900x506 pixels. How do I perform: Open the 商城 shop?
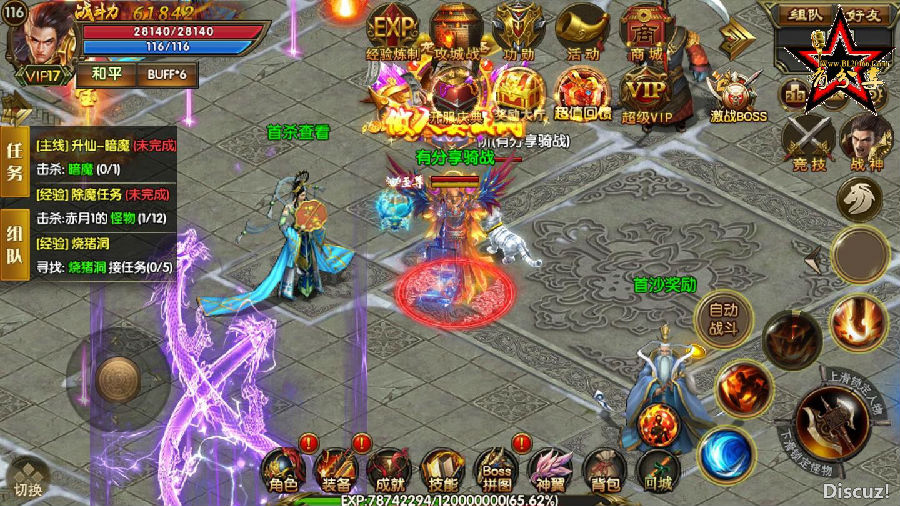click(x=645, y=32)
